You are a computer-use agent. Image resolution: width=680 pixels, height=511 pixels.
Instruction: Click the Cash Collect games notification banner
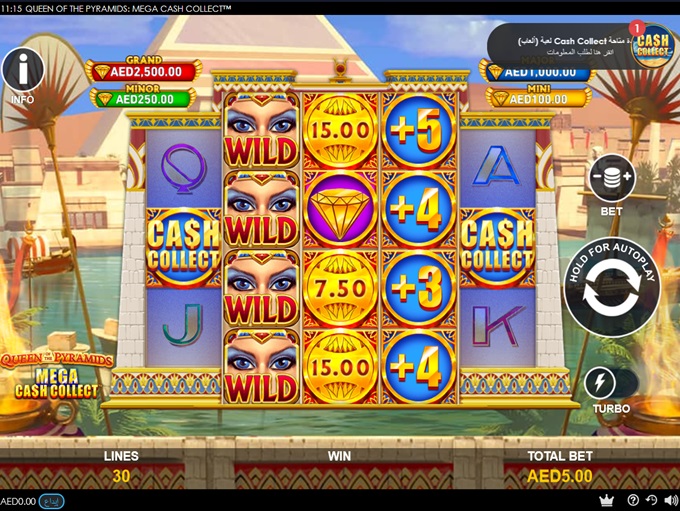[x=560, y=45]
